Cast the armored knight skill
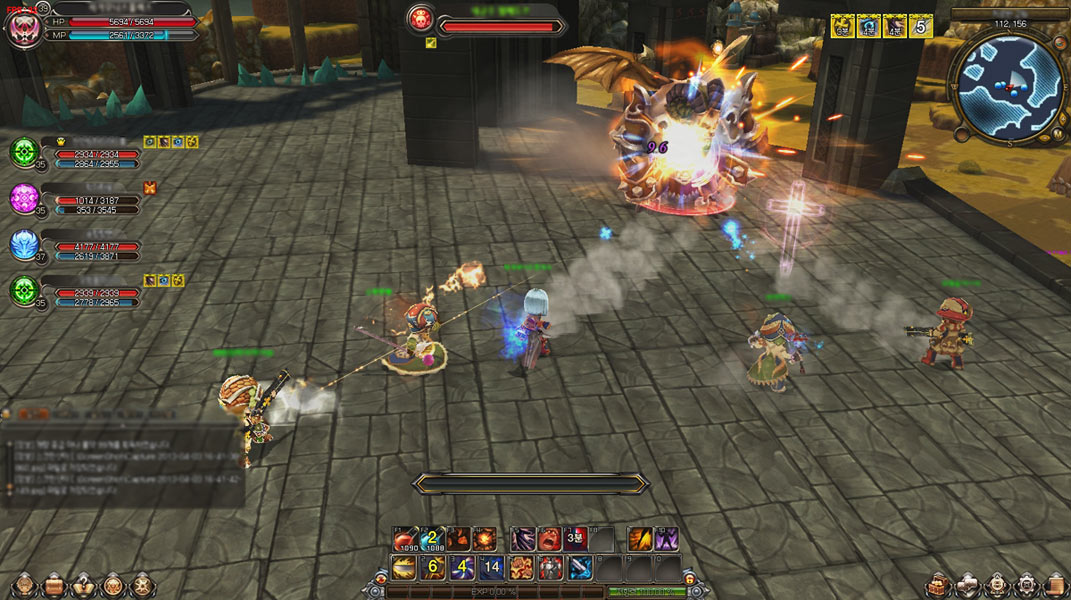Viewport: 1071px width, 600px height. point(551,568)
